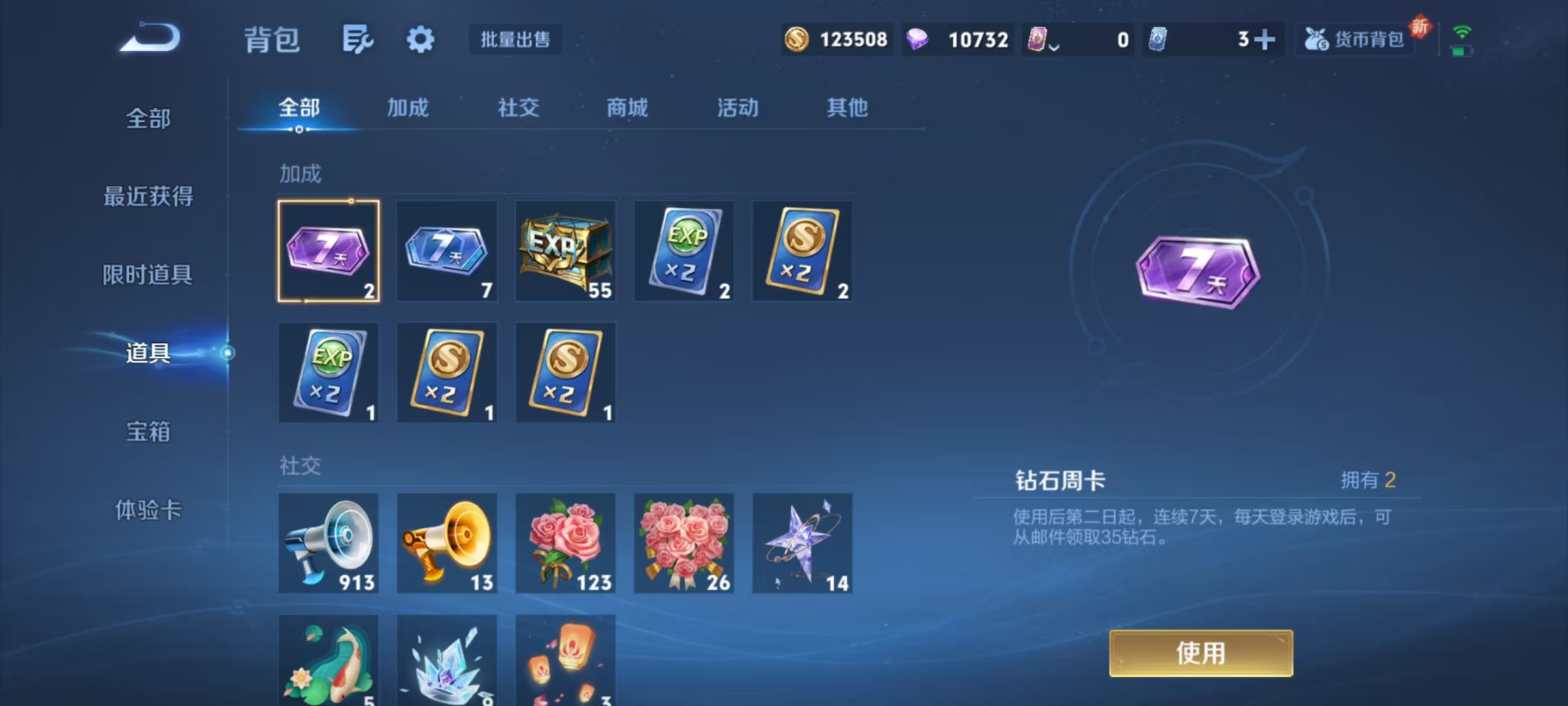Image resolution: width=1568 pixels, height=706 pixels.
Task: Click the item management edit icon beside 背包
Action: (356, 38)
